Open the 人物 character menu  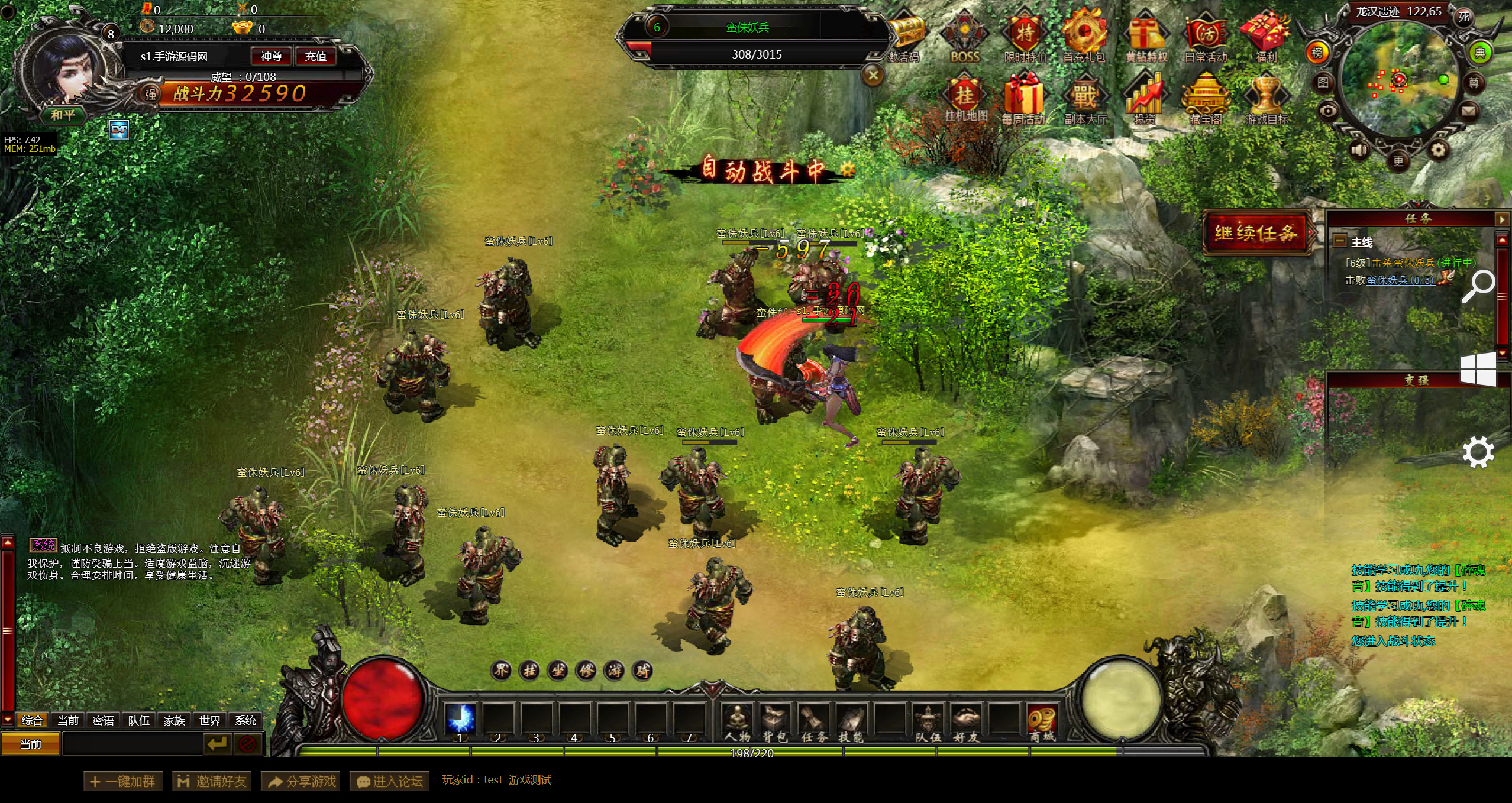737,721
